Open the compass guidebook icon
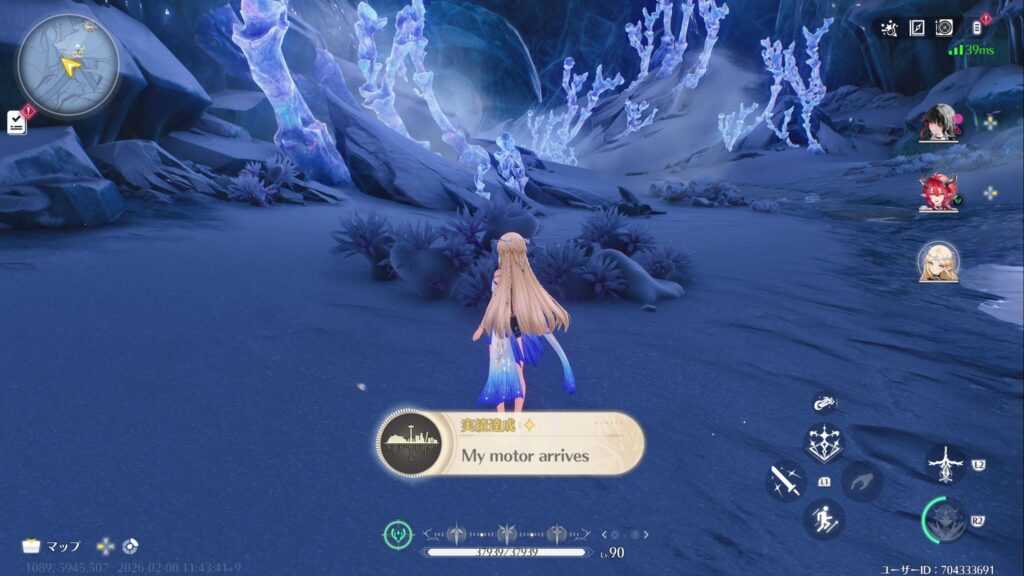Screen dimensions: 1024x576 coord(916,28)
